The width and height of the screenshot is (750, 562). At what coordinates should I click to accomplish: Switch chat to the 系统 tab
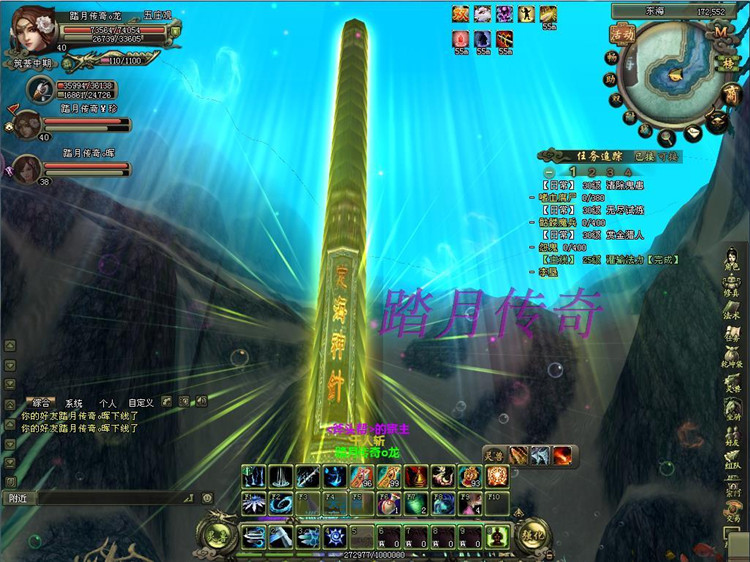(73, 402)
